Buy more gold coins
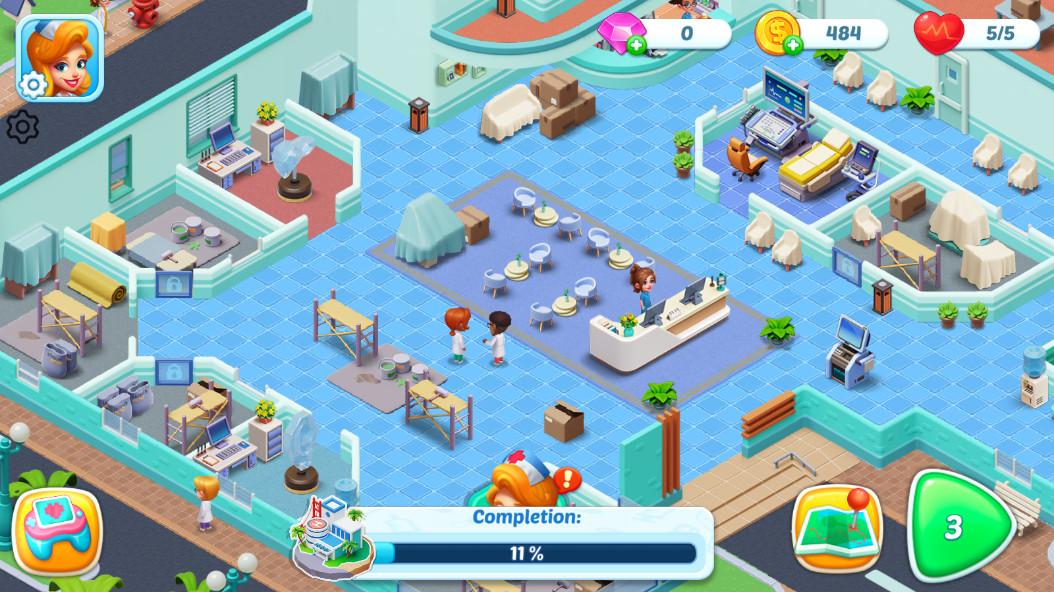Viewport: 1054px width, 592px height. 793,44
